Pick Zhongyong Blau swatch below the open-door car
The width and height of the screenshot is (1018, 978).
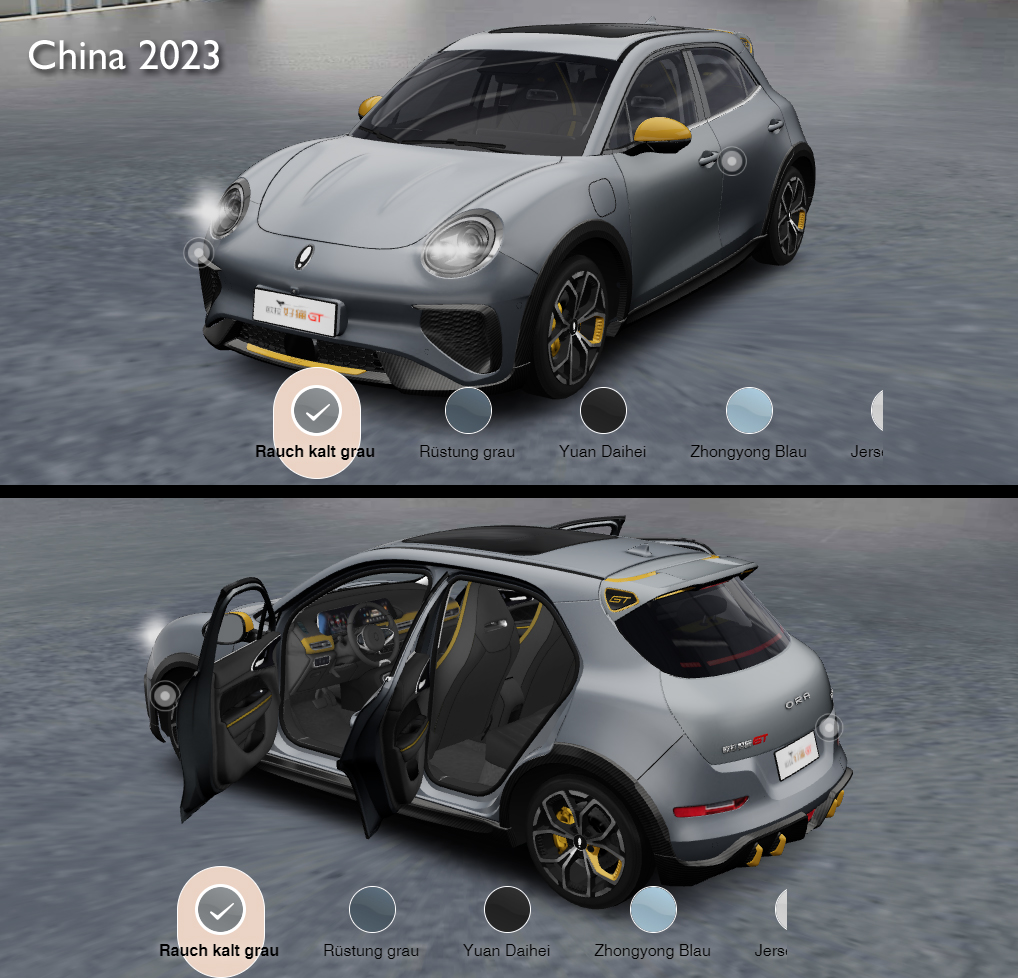[x=653, y=910]
